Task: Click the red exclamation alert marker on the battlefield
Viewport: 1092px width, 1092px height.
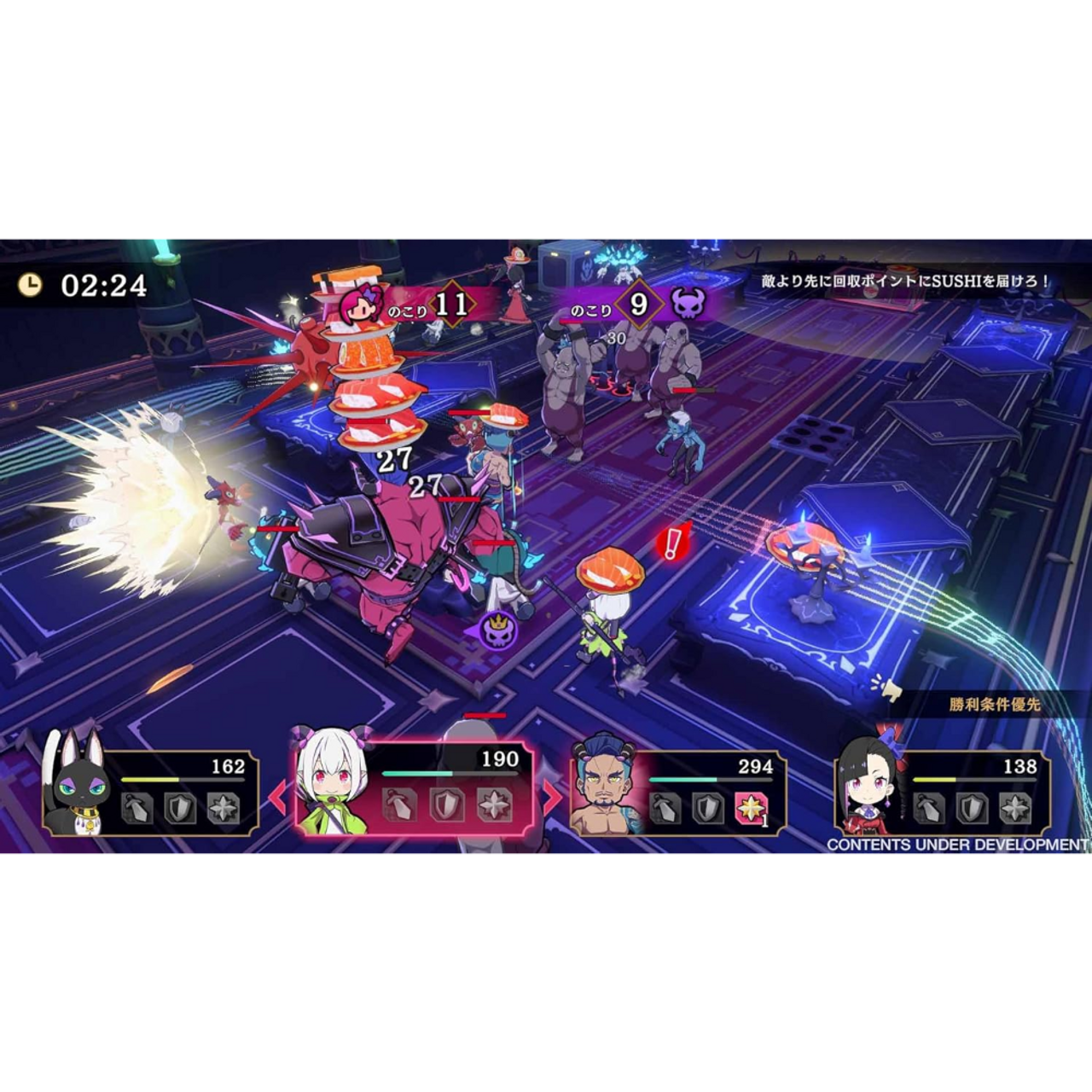Action: coord(672,542)
